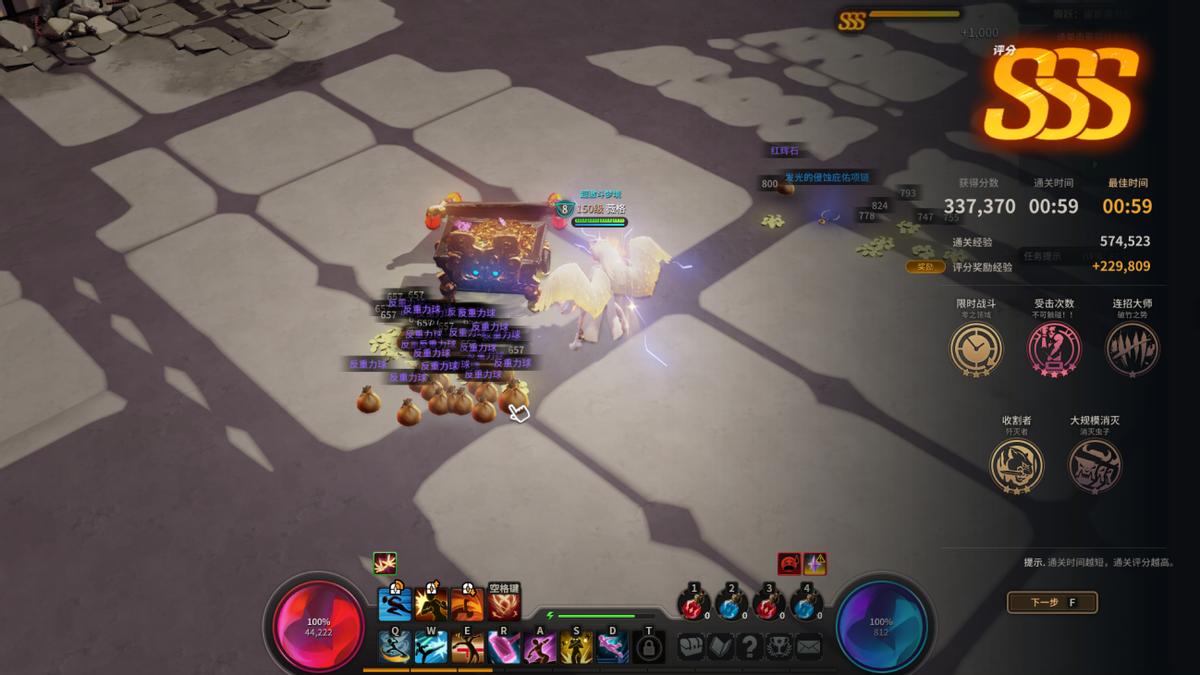1200x675 pixels.
Task: Select the 限时战斗 clock medal
Action: coord(975,349)
